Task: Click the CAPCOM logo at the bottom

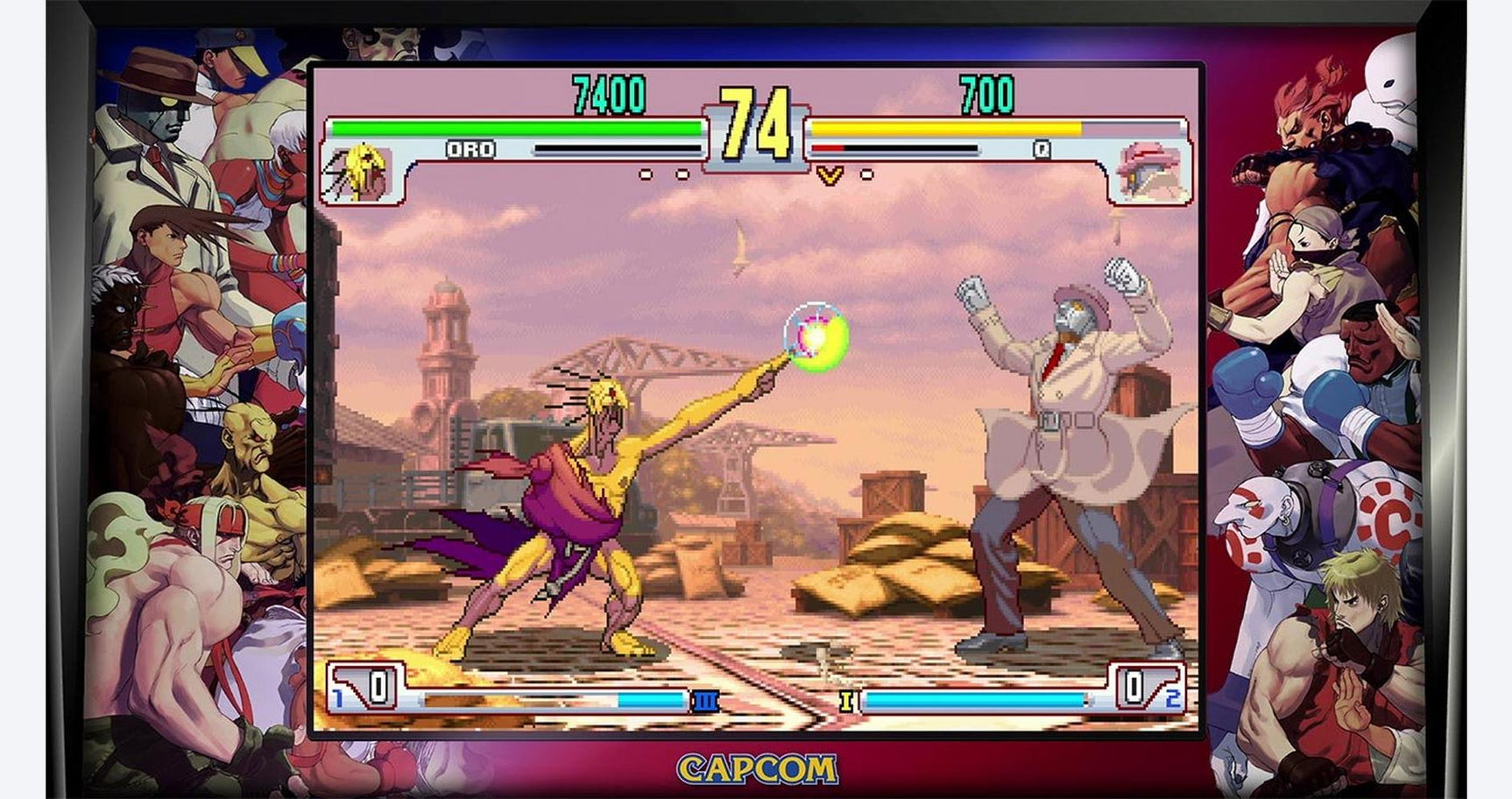Action: tap(755, 766)
